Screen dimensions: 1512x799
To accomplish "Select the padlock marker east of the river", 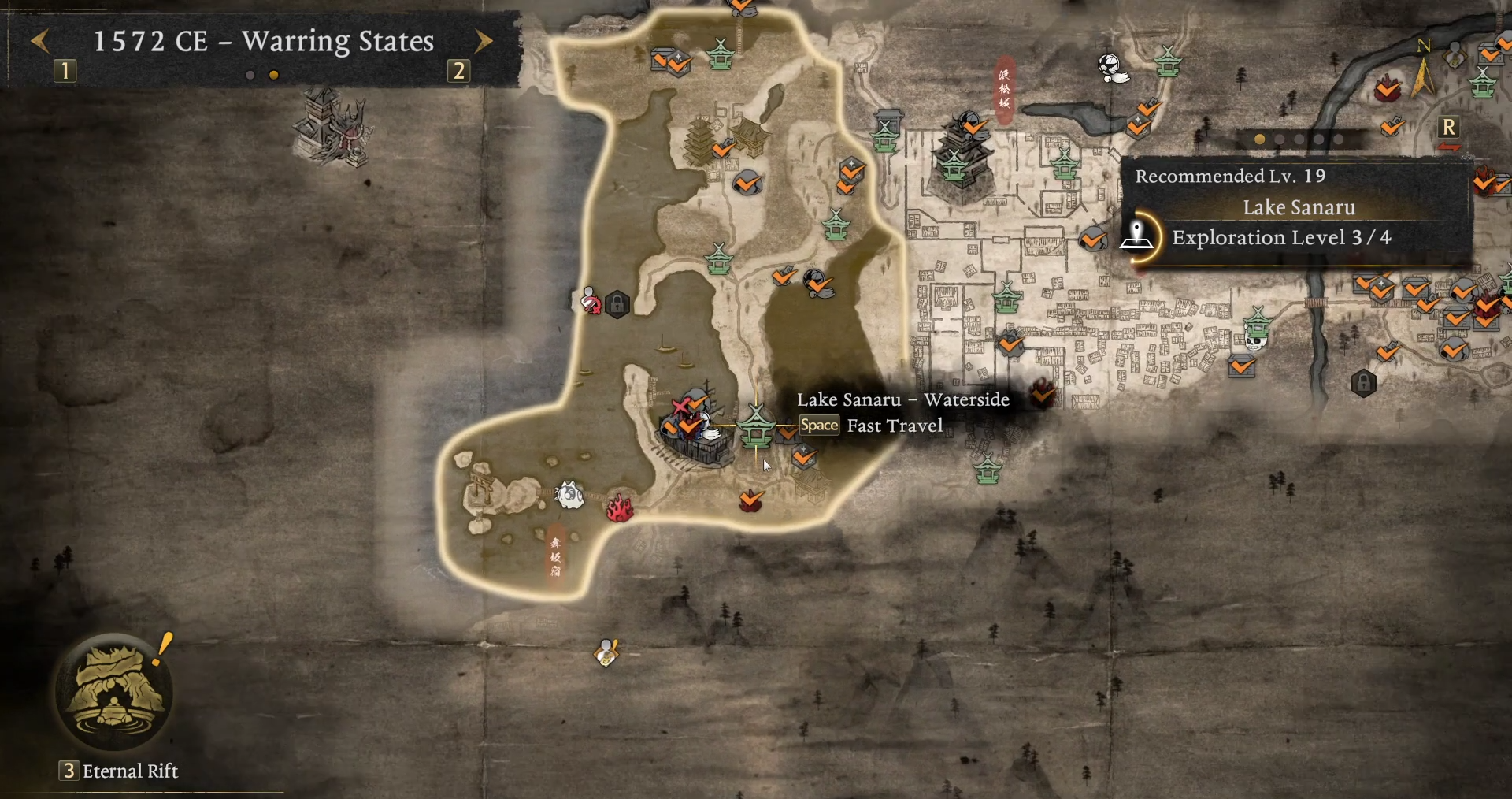I will click(x=1363, y=383).
